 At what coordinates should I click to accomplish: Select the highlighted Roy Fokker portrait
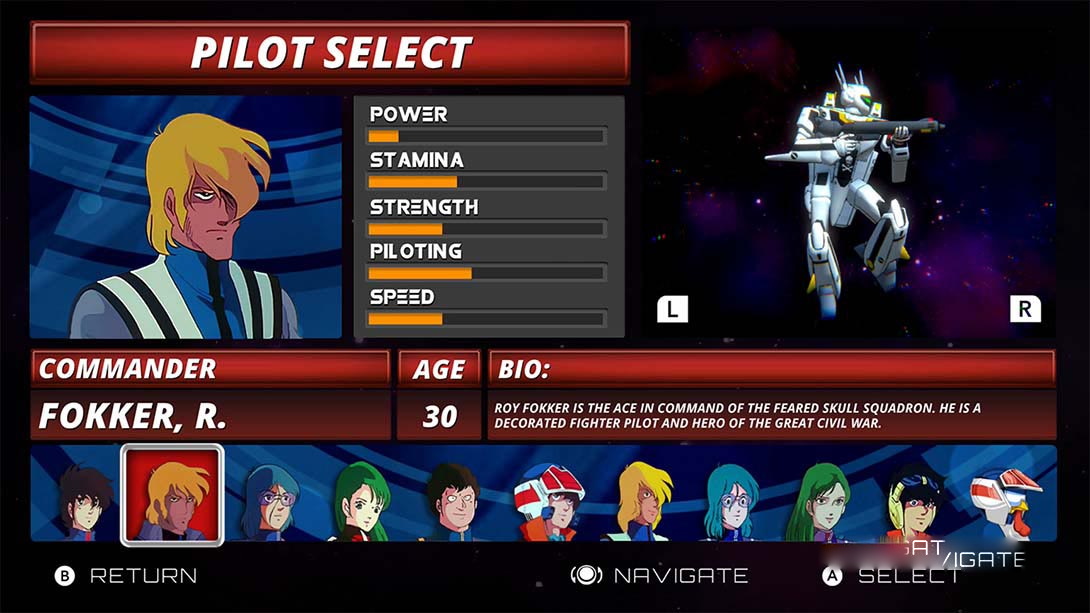point(172,495)
